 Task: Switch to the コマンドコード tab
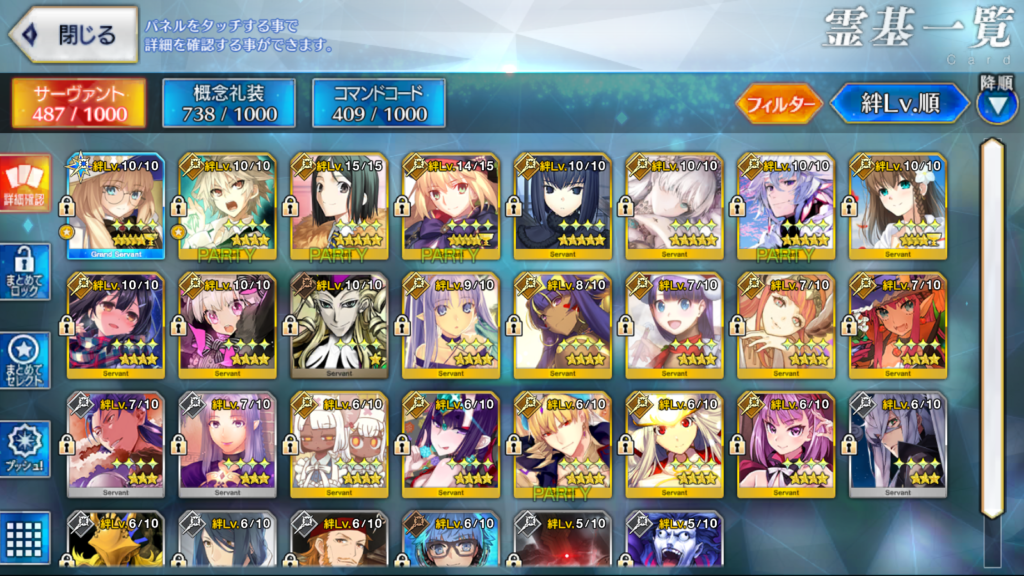(x=378, y=104)
